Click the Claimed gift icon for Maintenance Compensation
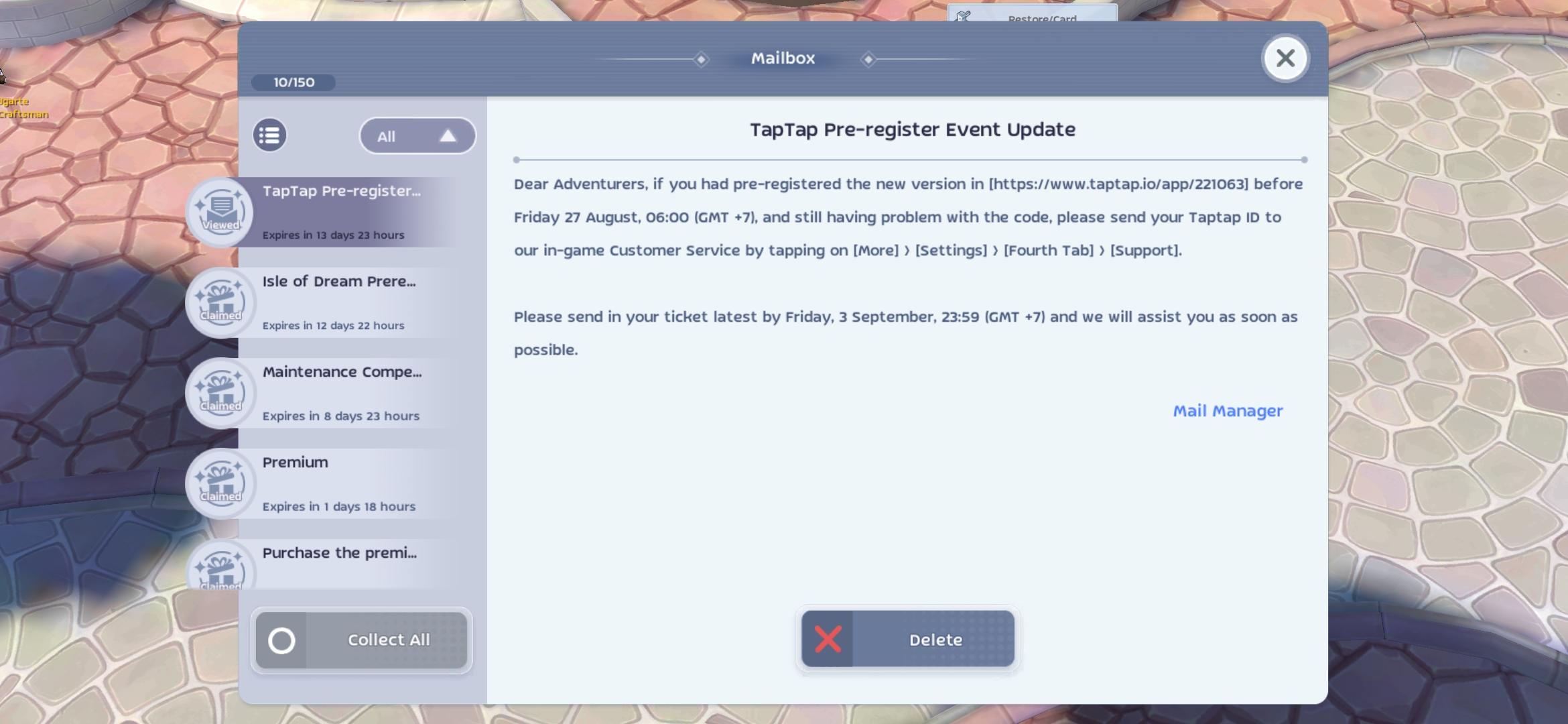Screen dimensions: 1568x724 221,394
